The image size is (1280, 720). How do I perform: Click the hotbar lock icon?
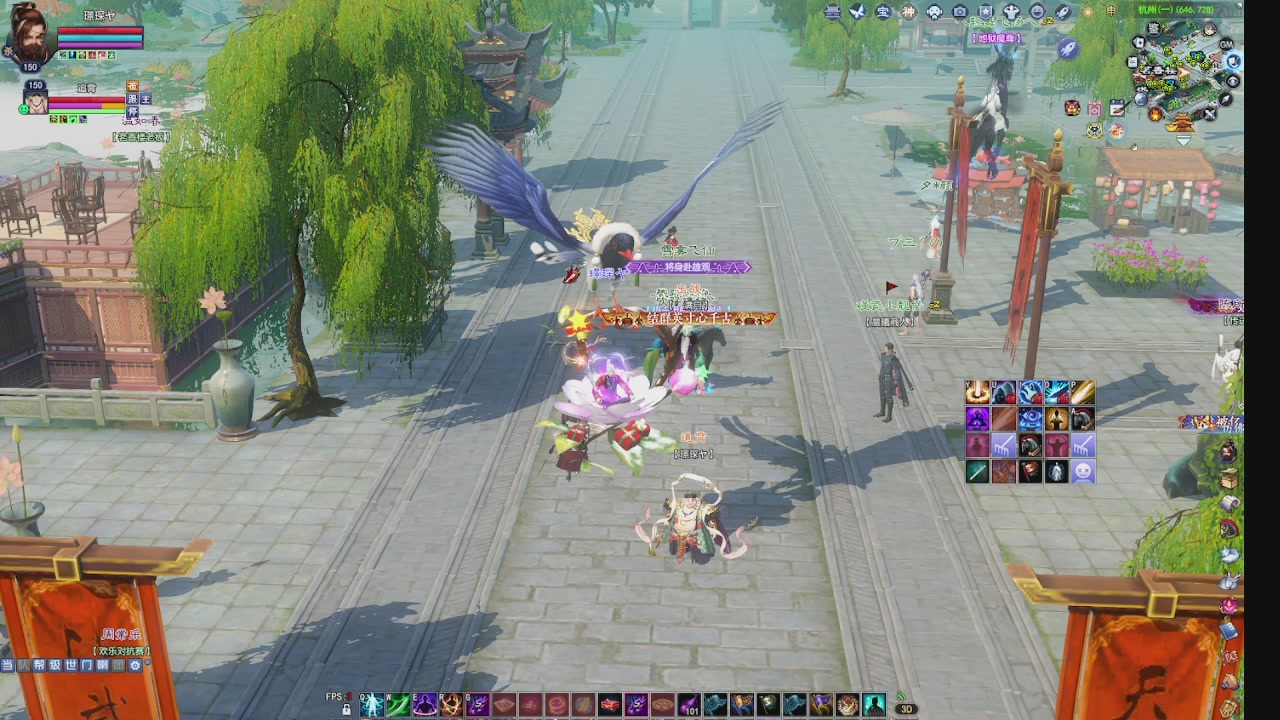pyautogui.click(x=346, y=709)
